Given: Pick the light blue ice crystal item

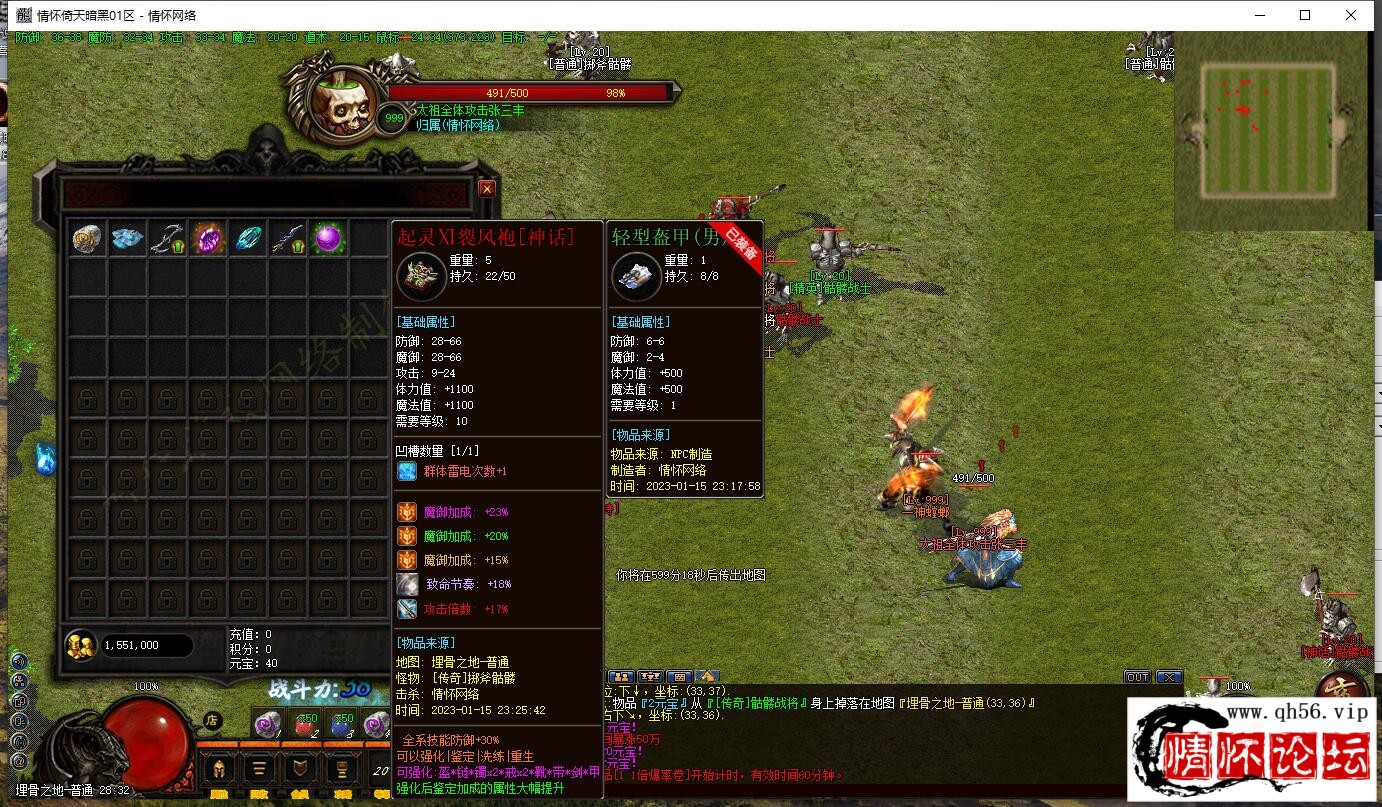Looking at the screenshot, I should point(128,238).
